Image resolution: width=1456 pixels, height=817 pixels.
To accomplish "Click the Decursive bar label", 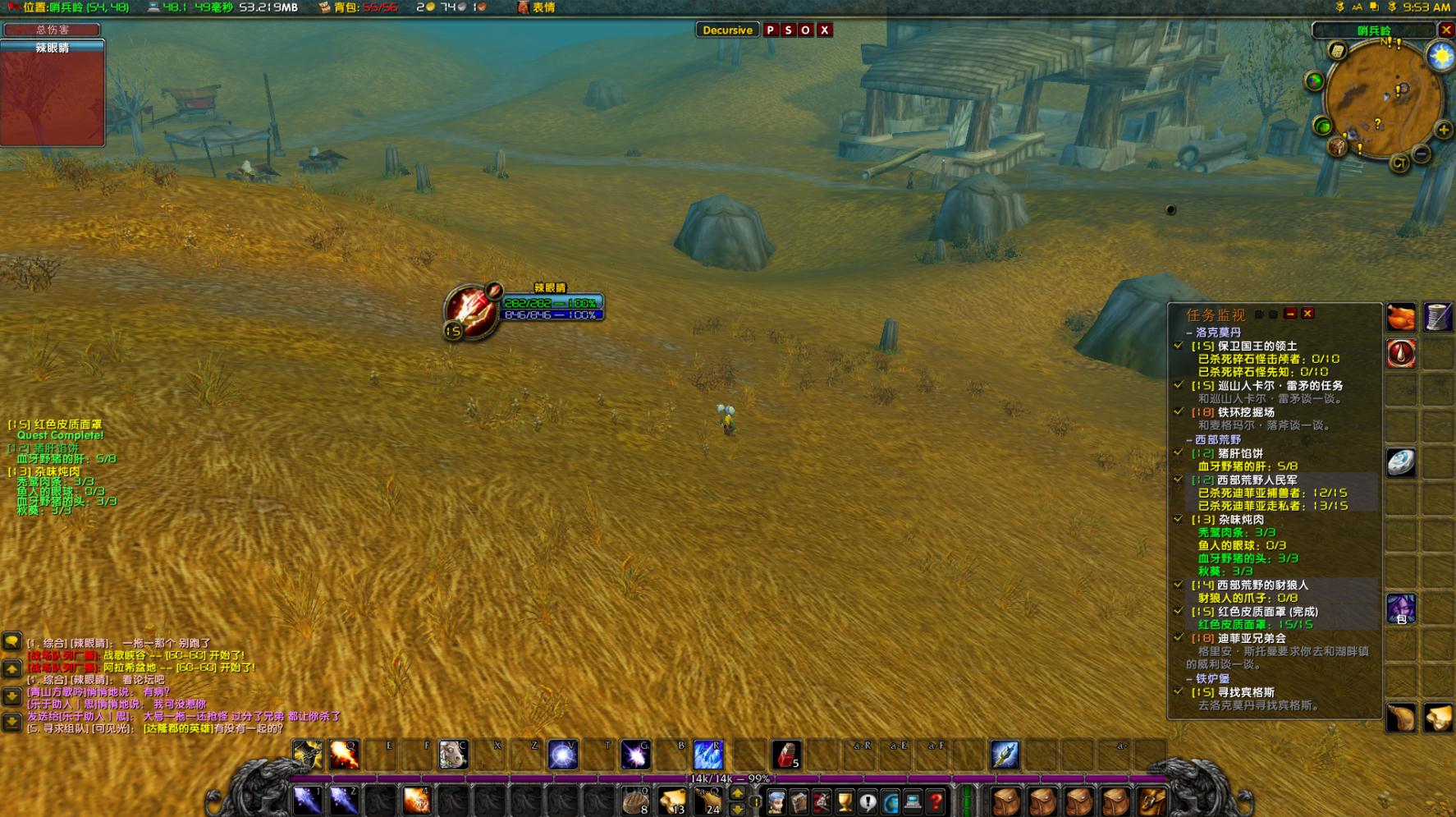I will coord(727,30).
